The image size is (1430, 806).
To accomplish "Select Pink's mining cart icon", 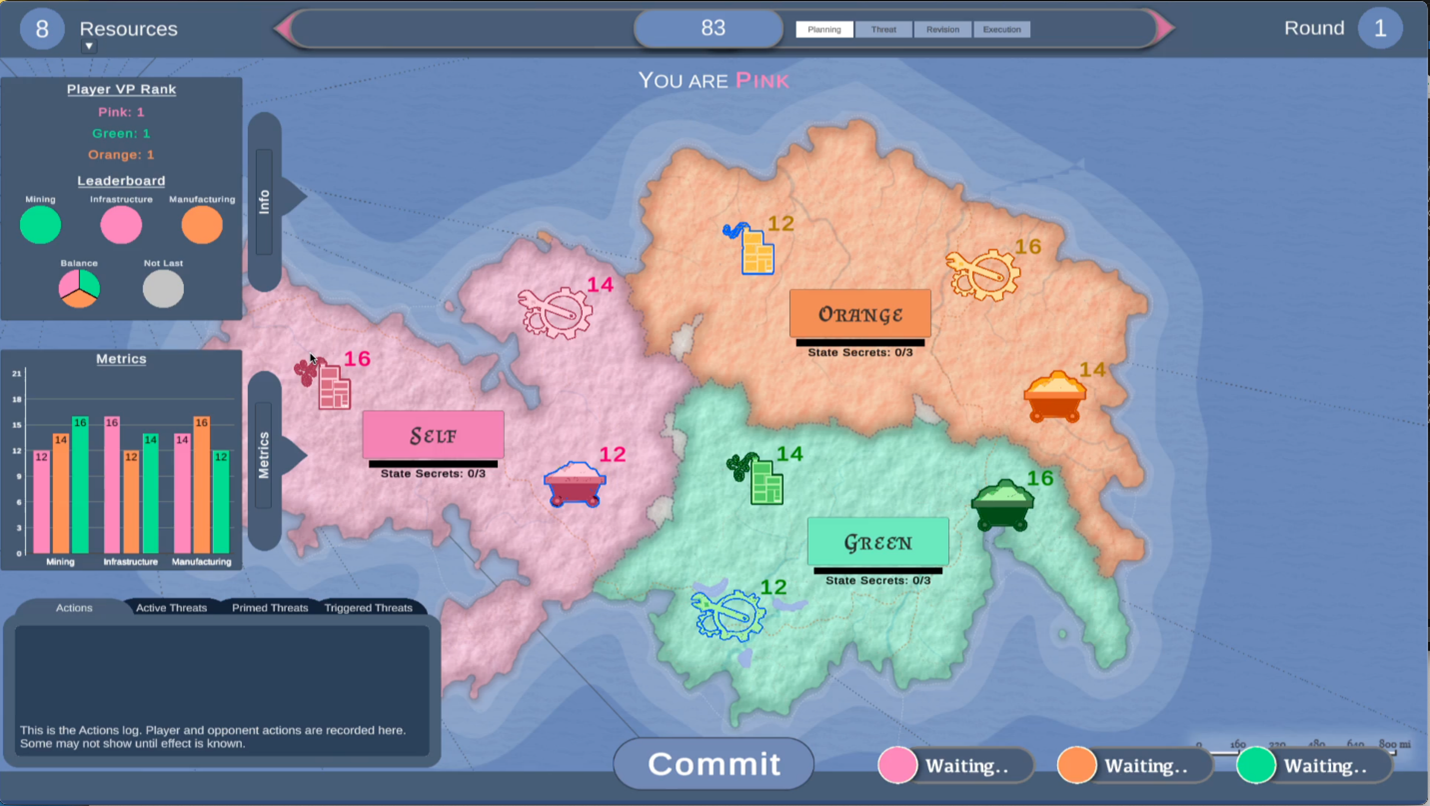I will point(574,484).
